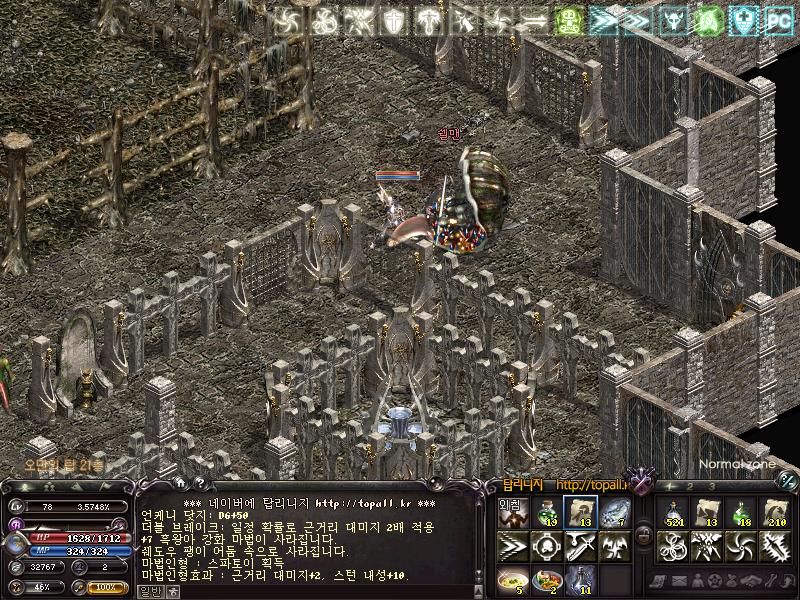Click the PC buff icon
This screenshot has width=800, height=600.
[x=777, y=19]
